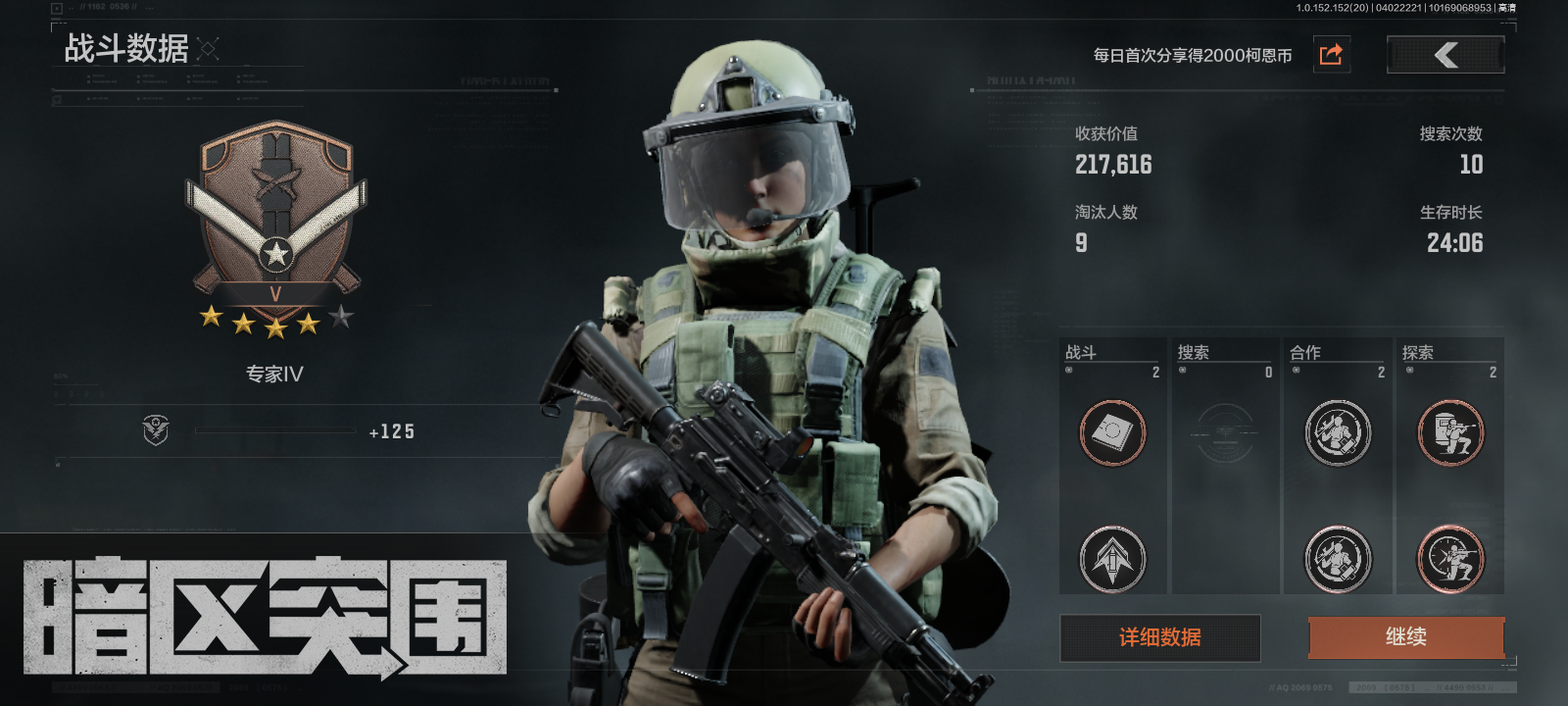Continue with the orange 继续 button
This screenshot has width=1568, height=706.
(x=1405, y=637)
